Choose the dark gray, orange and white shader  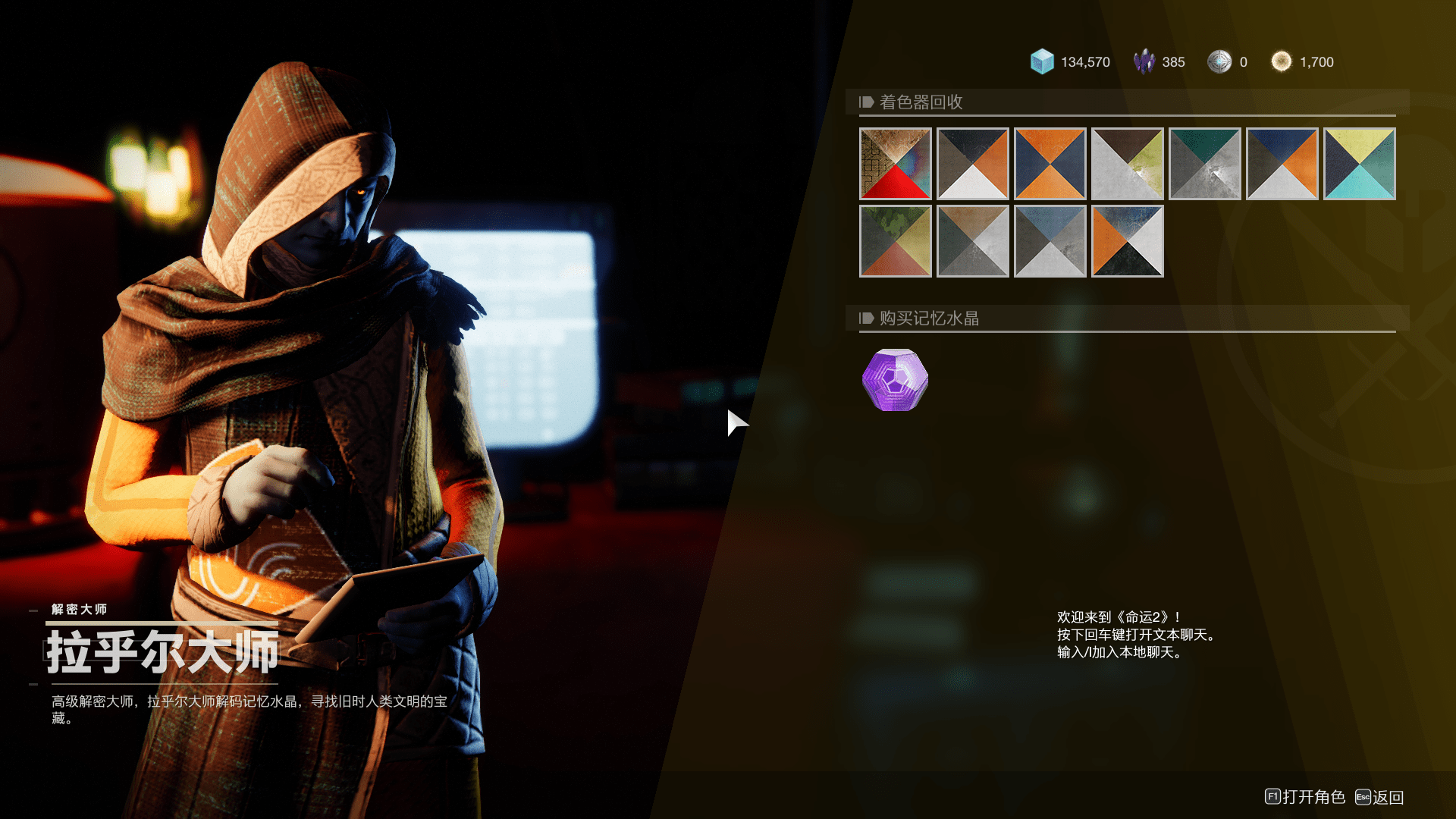pyautogui.click(x=972, y=164)
